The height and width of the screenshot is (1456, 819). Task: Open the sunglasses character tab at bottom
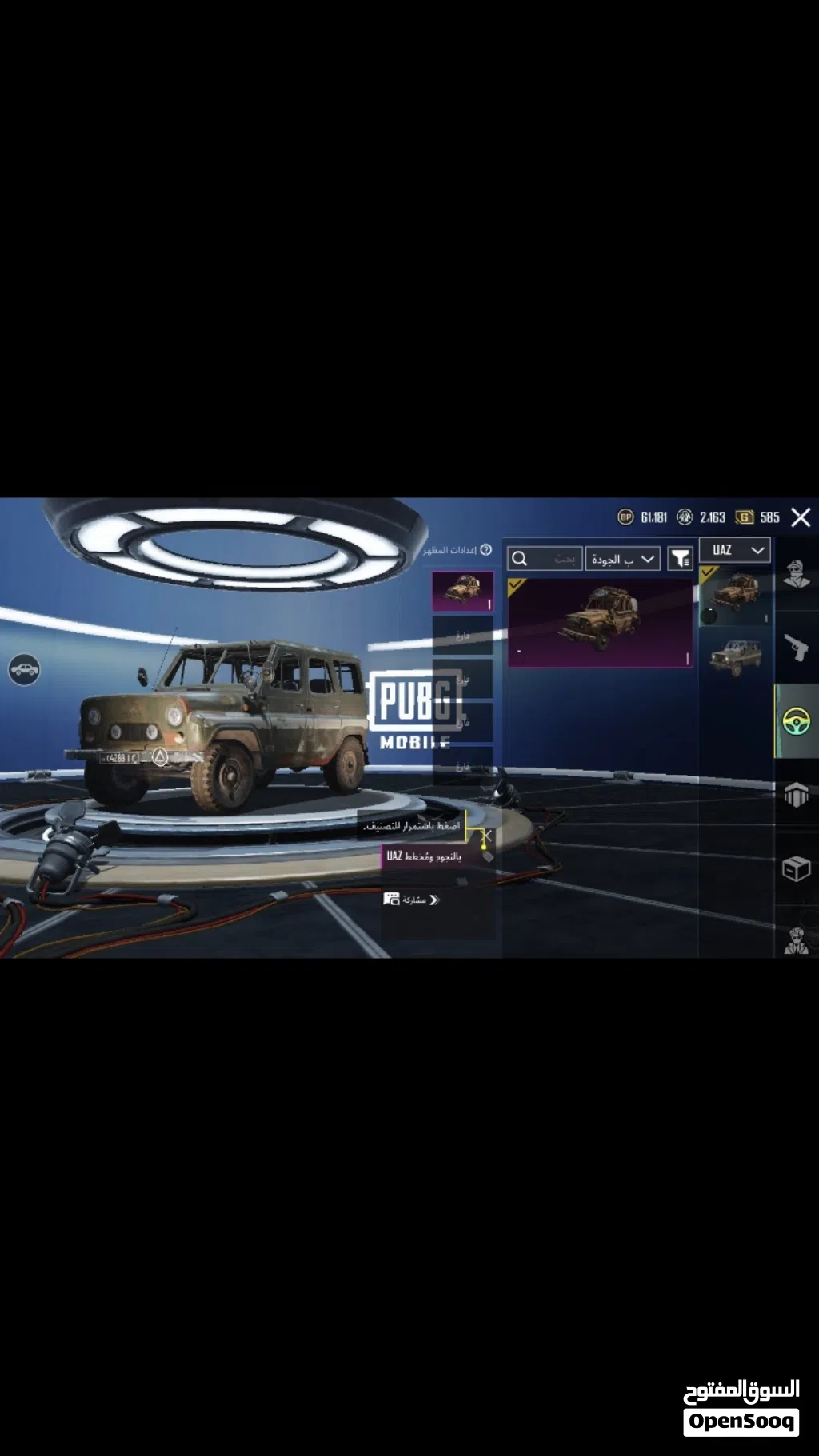pos(797,941)
